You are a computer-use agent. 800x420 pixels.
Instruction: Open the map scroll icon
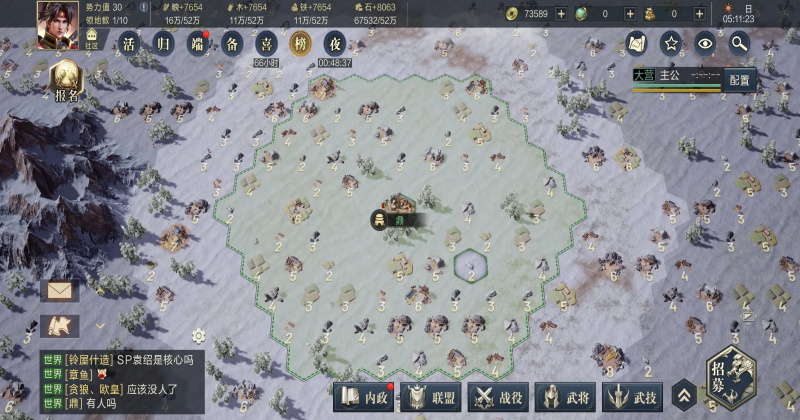(x=637, y=43)
